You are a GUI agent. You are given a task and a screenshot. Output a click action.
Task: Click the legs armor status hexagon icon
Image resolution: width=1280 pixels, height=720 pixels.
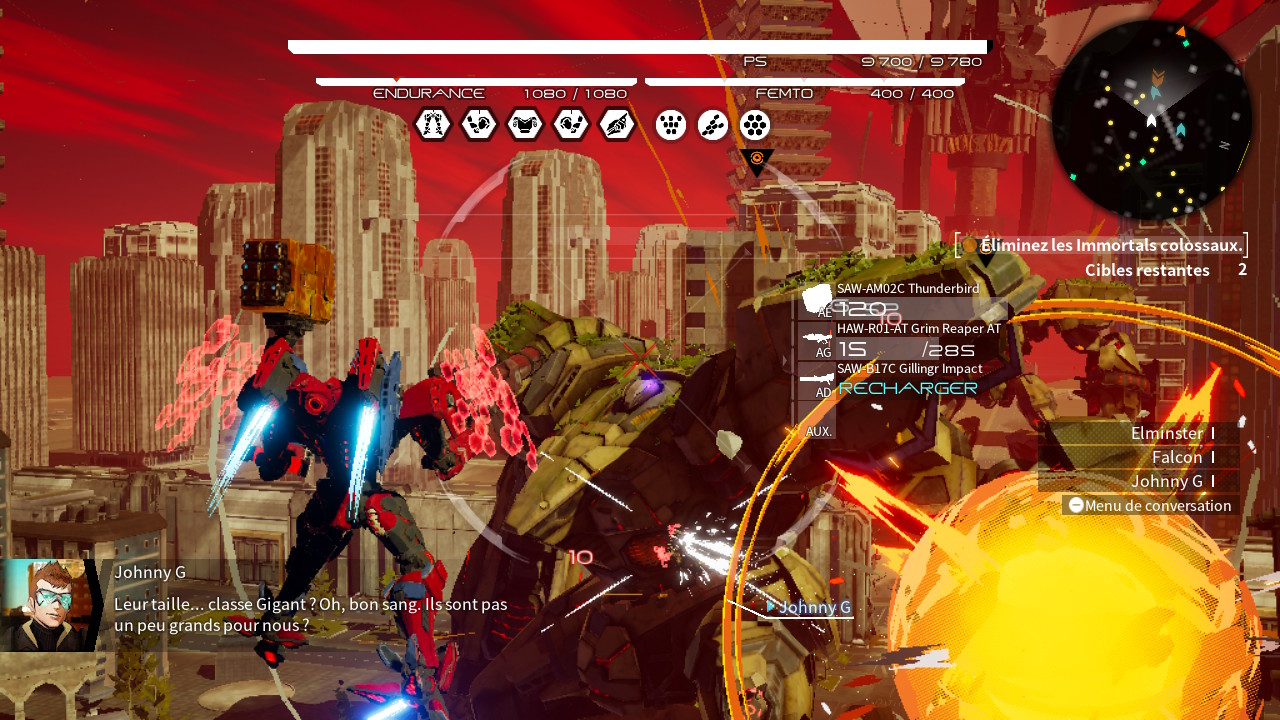click(433, 125)
